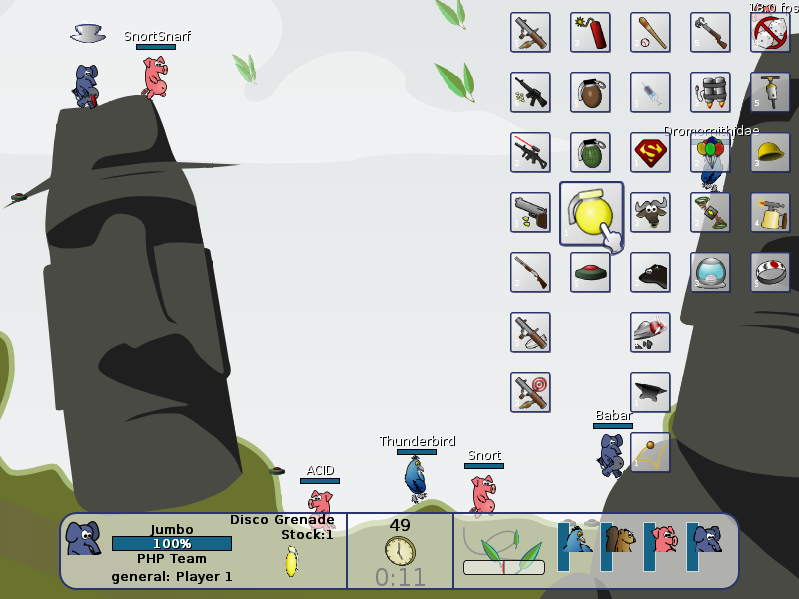Choose the brown hand grenade
799x599 pixels.
pos(590,92)
